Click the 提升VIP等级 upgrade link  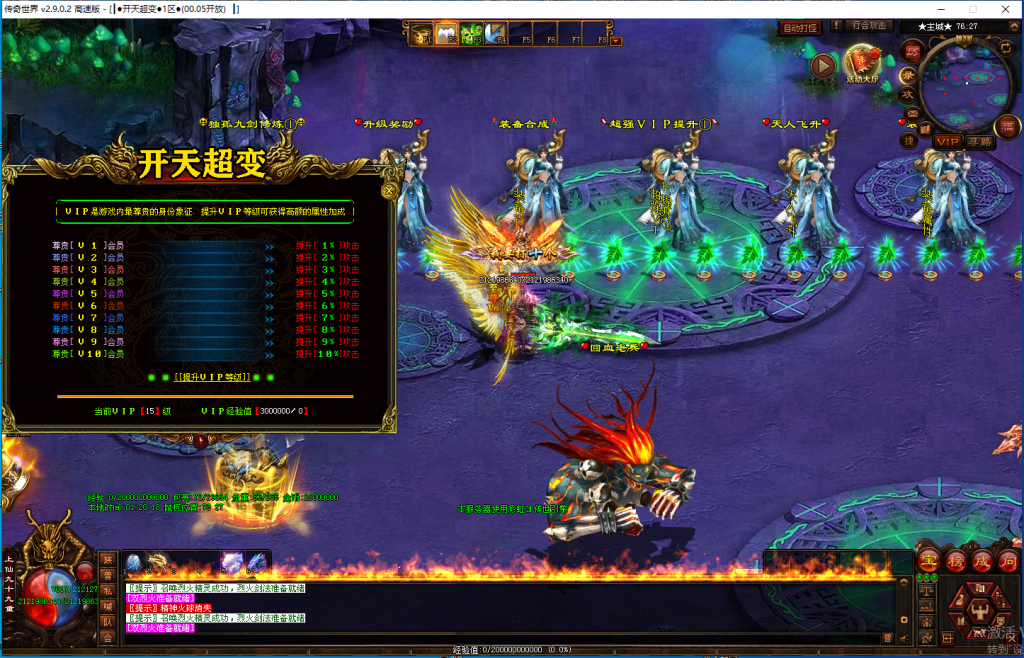[x=209, y=377]
